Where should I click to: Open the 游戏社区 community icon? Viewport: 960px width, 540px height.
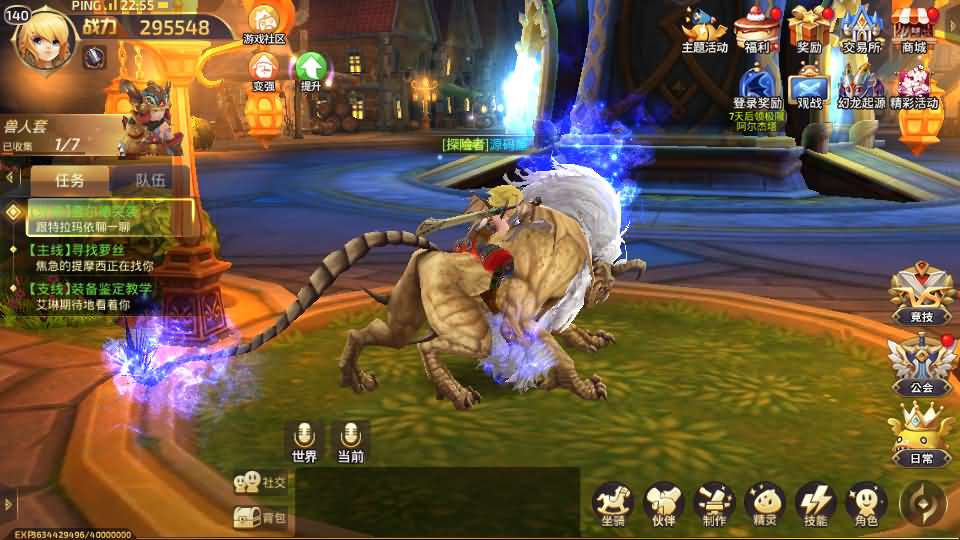point(264,23)
